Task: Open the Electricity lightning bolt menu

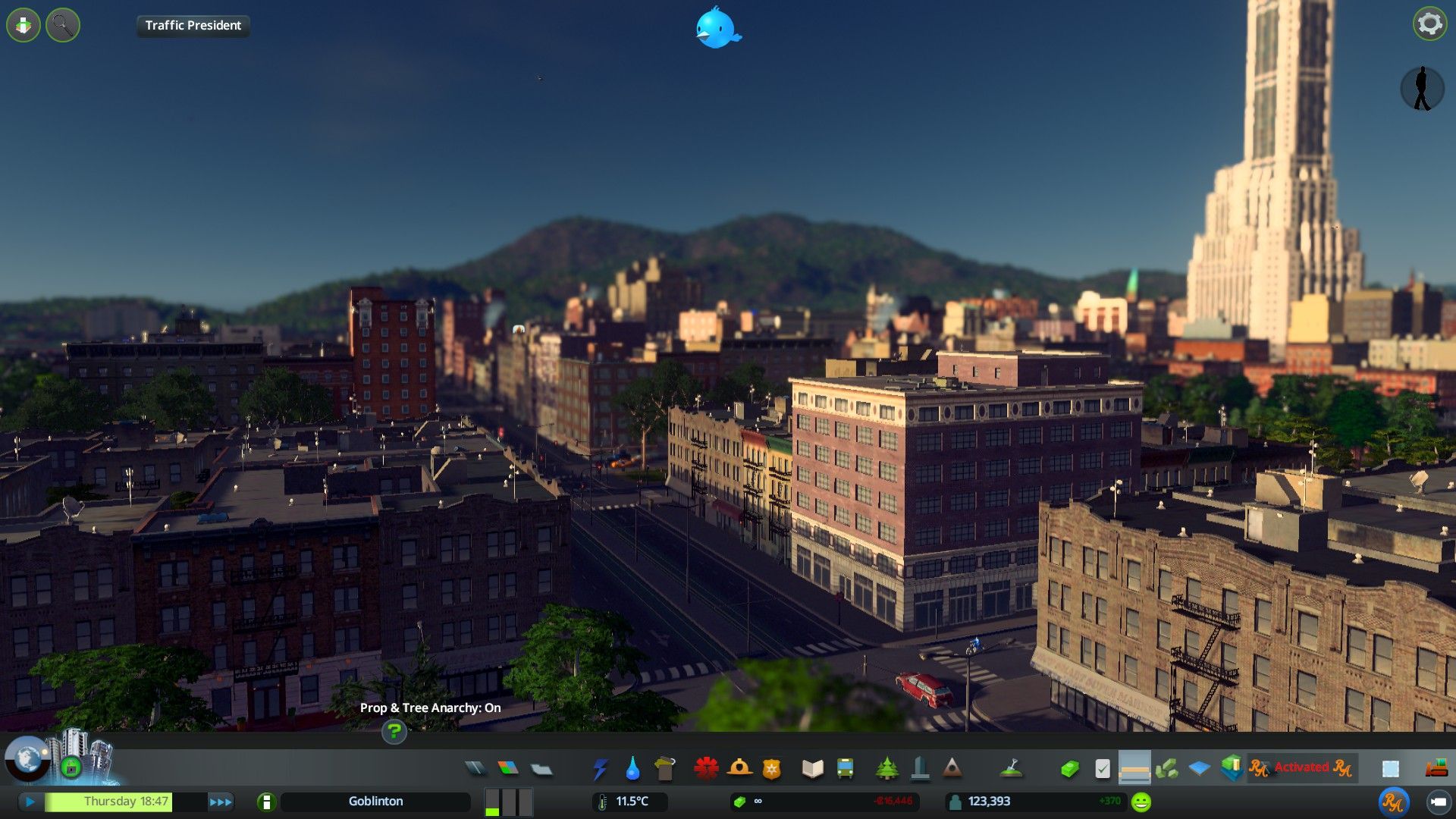Action: click(600, 769)
